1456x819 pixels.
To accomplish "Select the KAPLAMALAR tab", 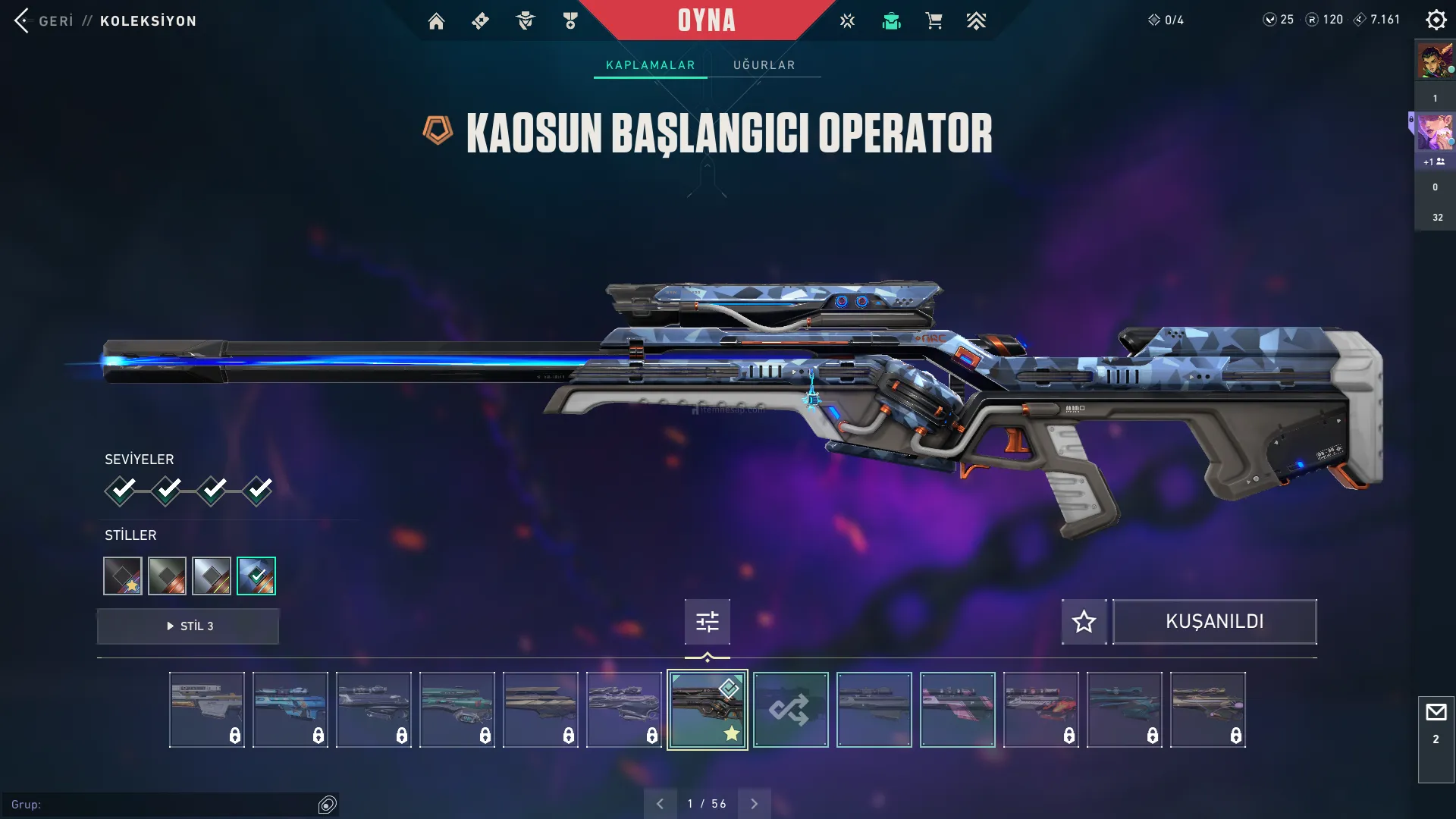I will coord(650,65).
